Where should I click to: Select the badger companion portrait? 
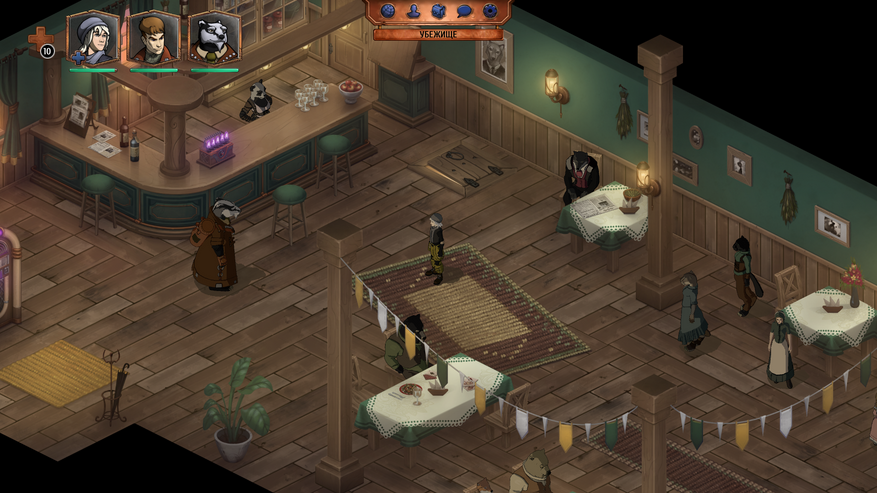[214, 38]
